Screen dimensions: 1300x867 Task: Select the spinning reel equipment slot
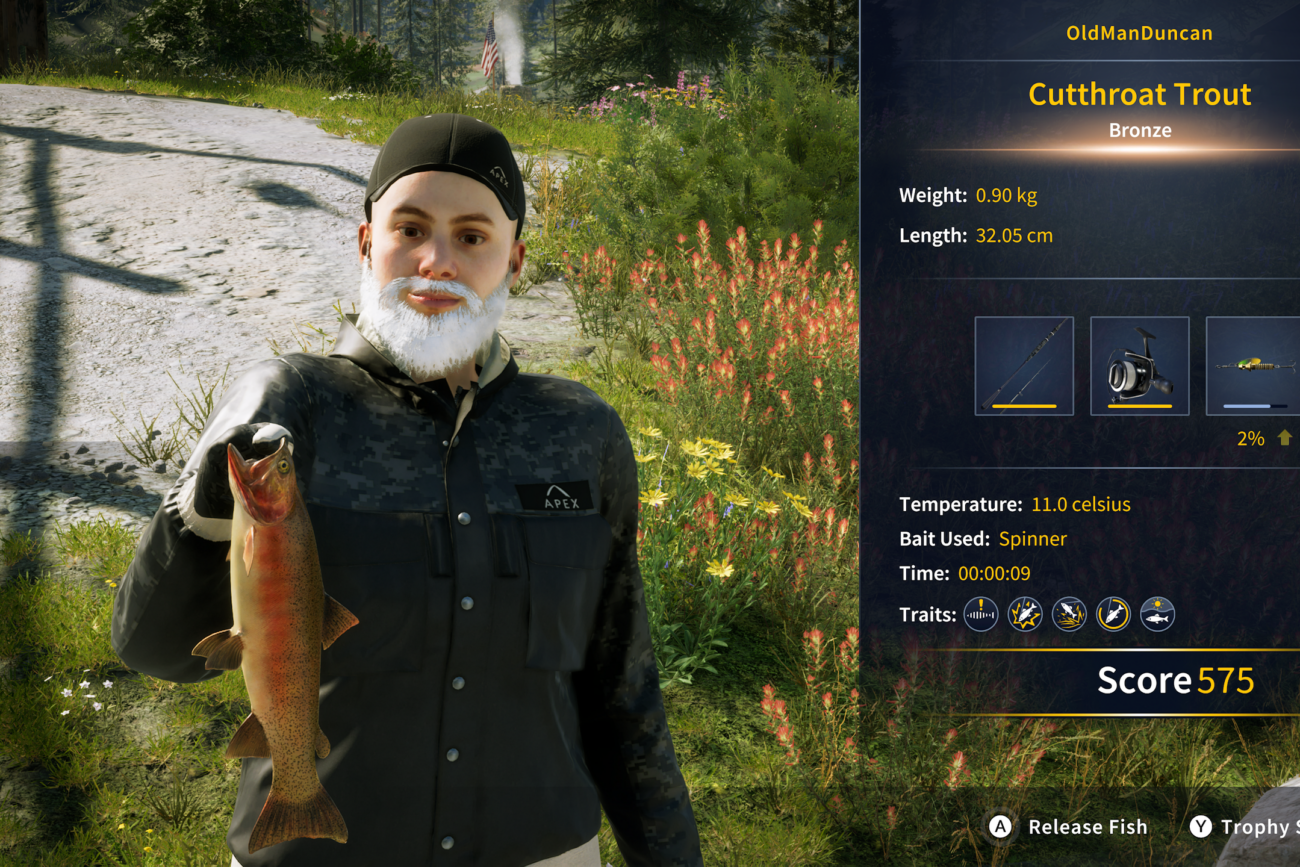click(x=1139, y=366)
